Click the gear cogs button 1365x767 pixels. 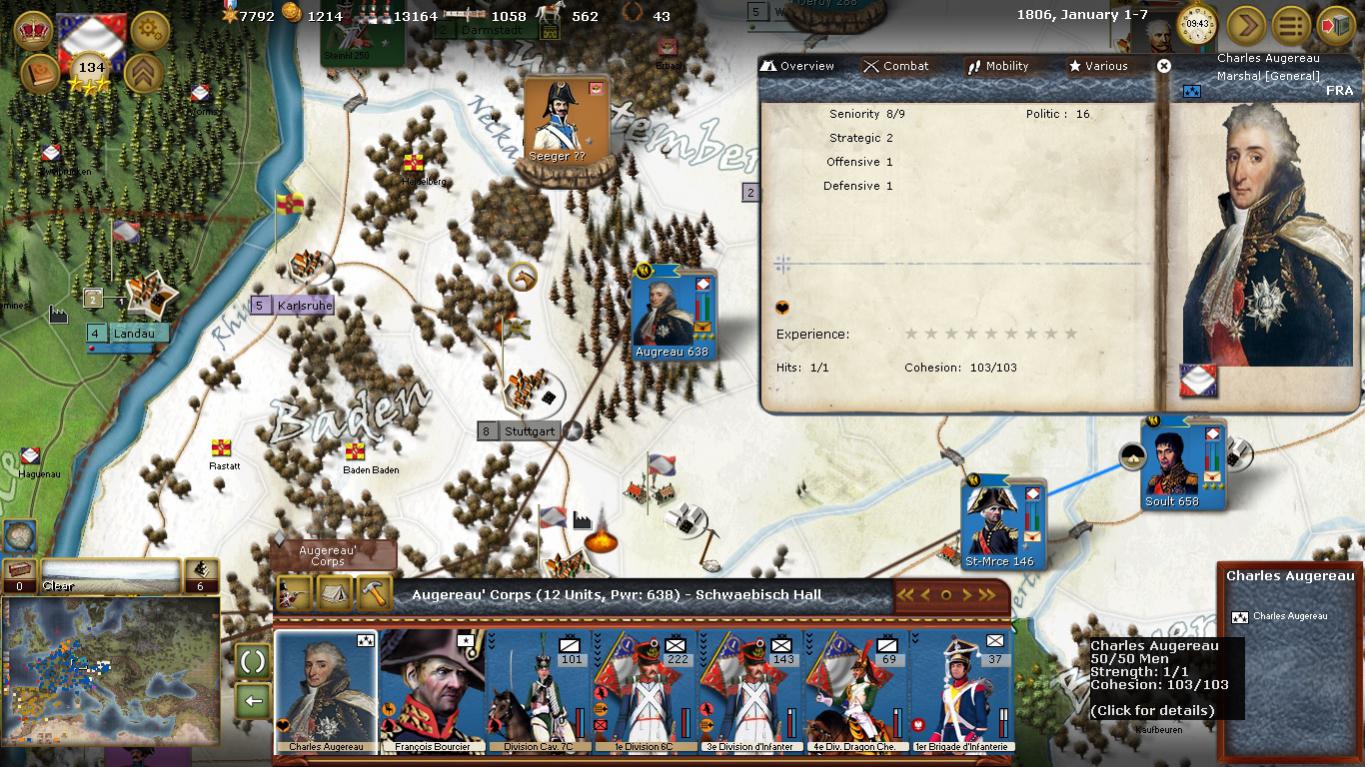(150, 30)
